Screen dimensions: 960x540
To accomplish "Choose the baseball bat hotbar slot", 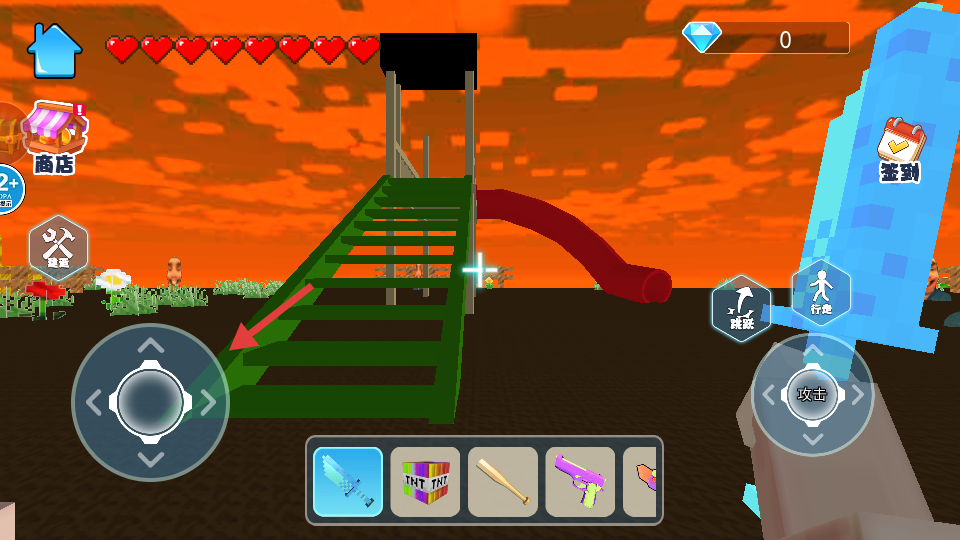I will (503, 481).
